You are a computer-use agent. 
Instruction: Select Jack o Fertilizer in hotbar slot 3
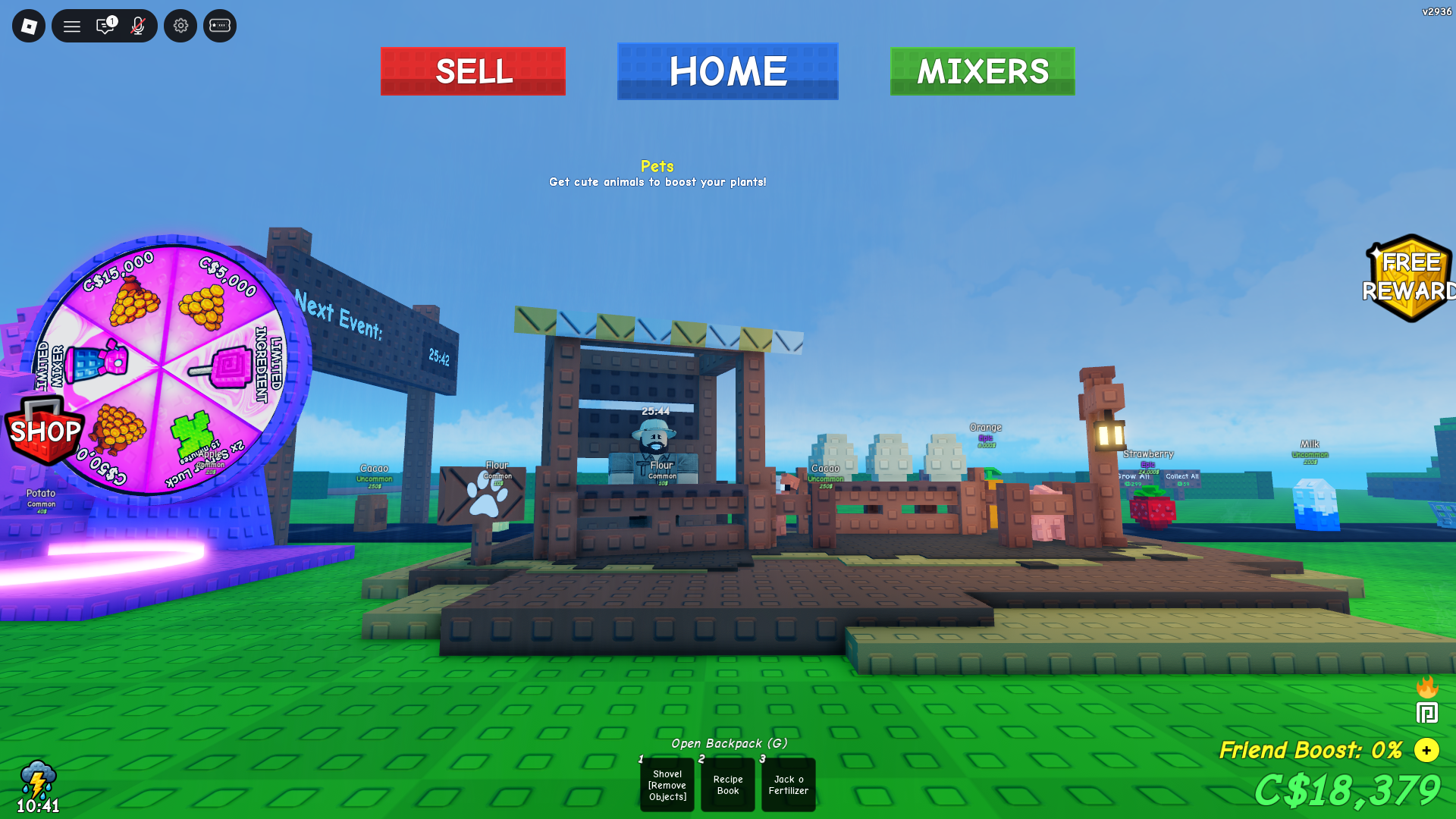(x=788, y=785)
